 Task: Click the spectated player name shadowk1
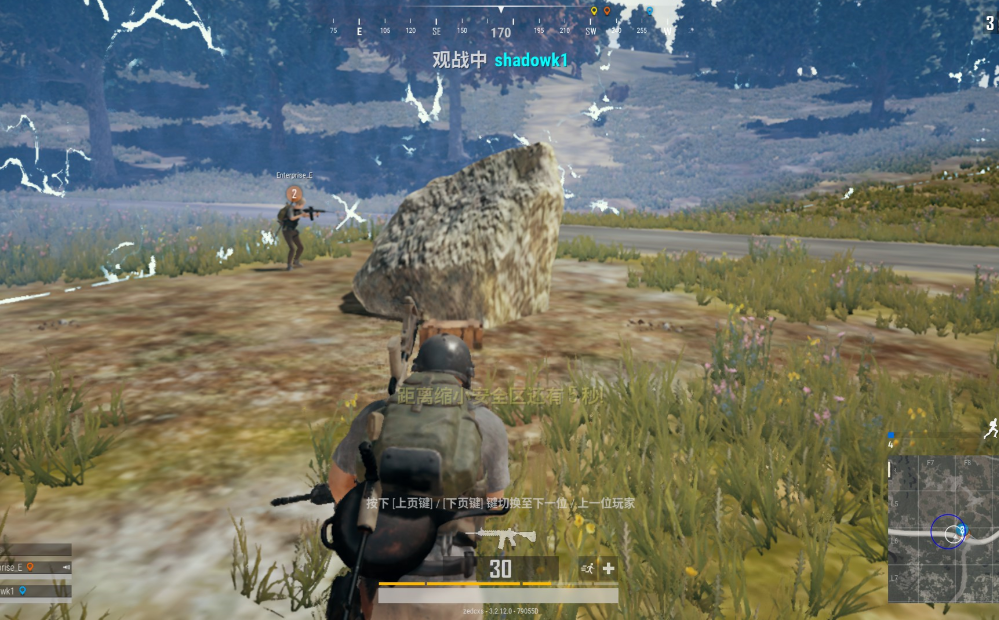tap(531, 60)
